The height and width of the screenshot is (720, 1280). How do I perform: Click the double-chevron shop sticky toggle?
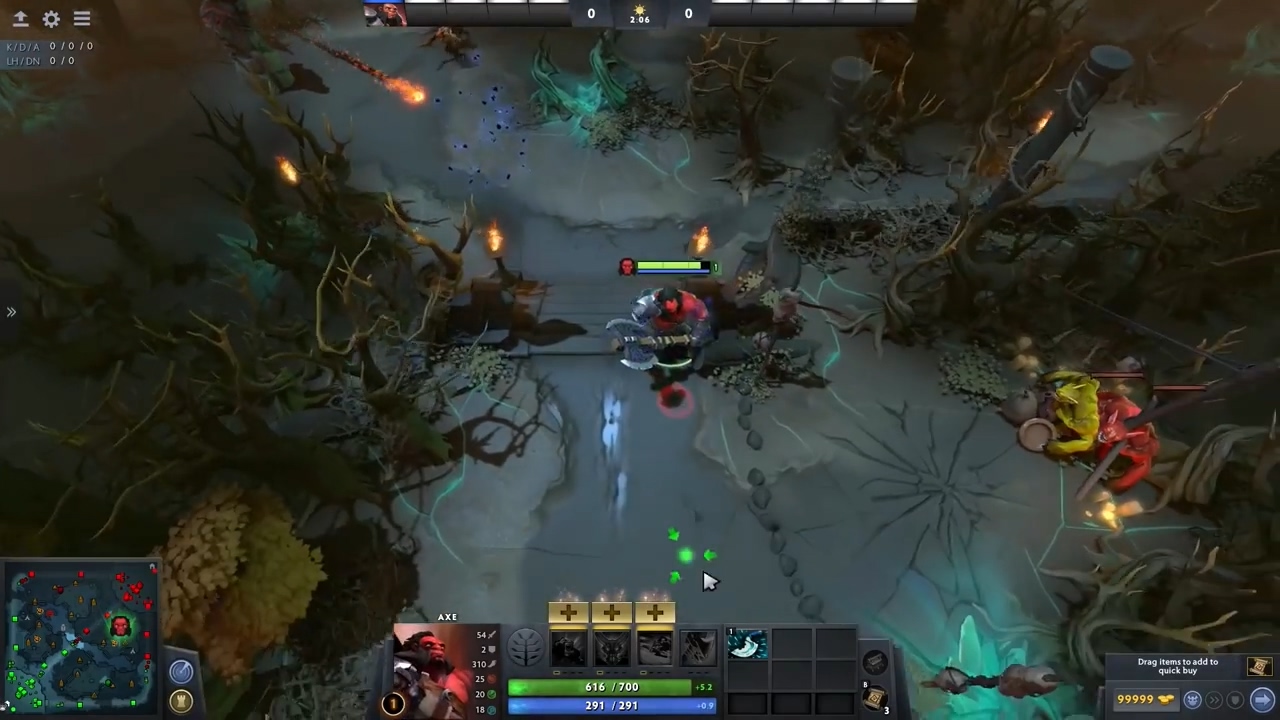[x=1215, y=700]
